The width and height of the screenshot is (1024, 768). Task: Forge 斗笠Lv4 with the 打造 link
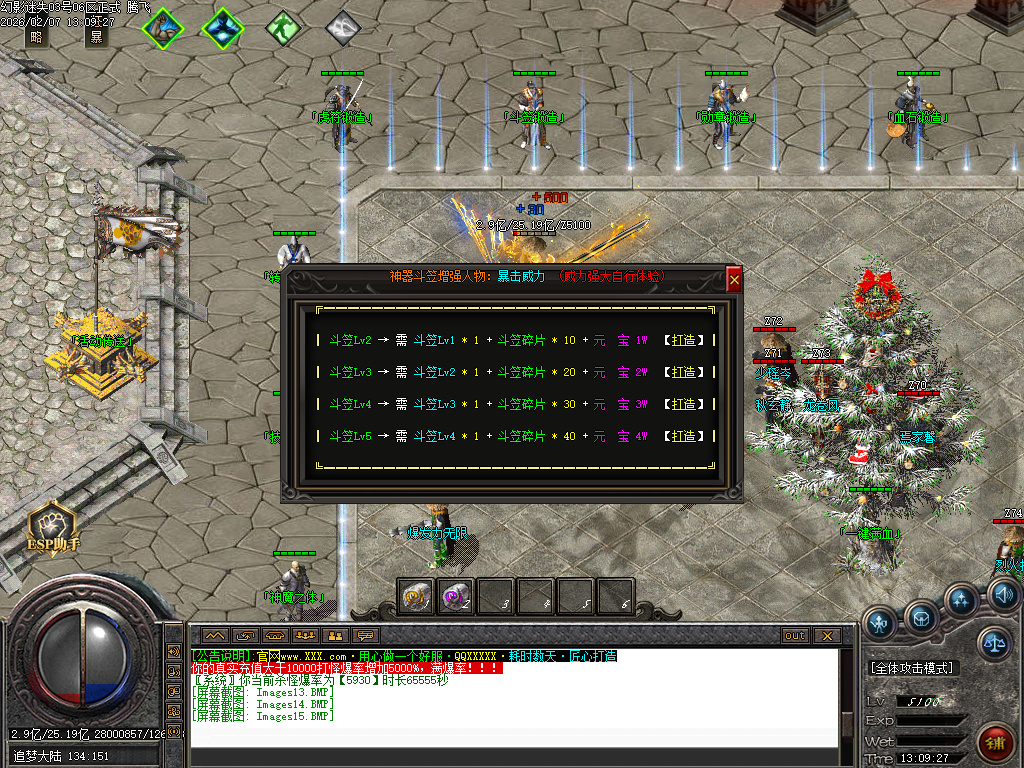(684, 404)
